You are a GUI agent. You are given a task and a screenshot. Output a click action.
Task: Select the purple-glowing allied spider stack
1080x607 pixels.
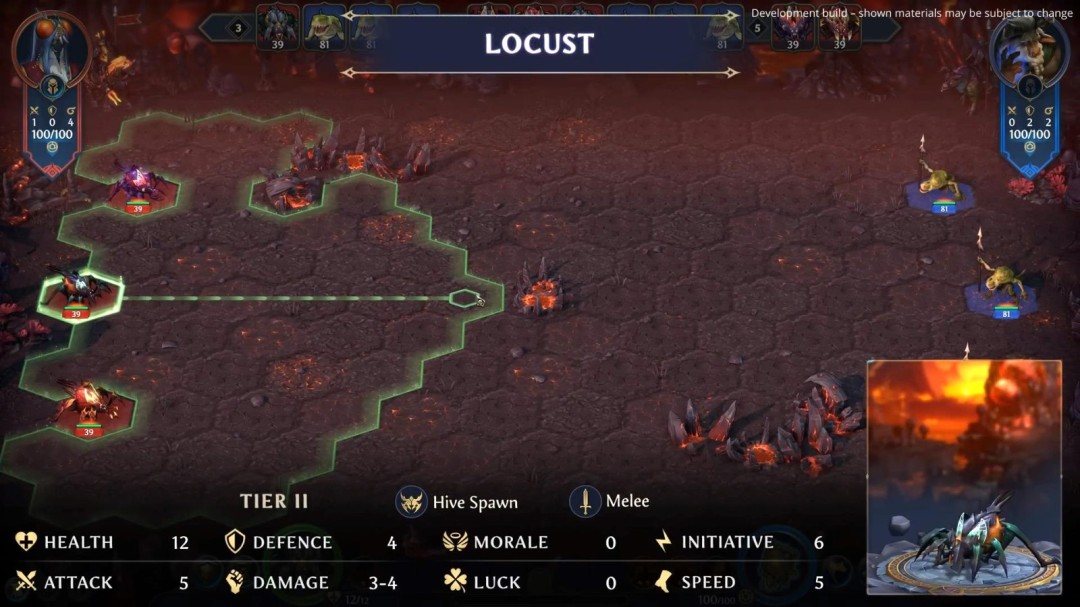coord(139,185)
